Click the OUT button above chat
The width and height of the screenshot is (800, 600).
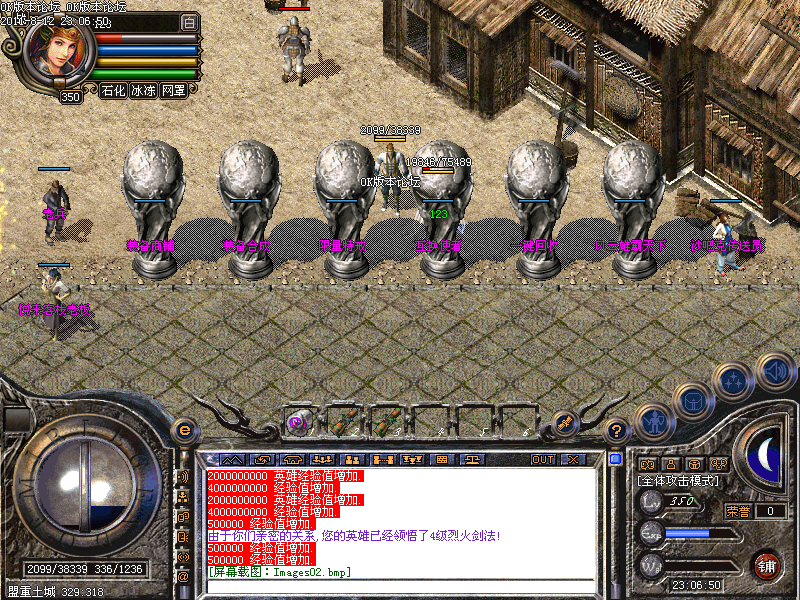pyautogui.click(x=543, y=459)
